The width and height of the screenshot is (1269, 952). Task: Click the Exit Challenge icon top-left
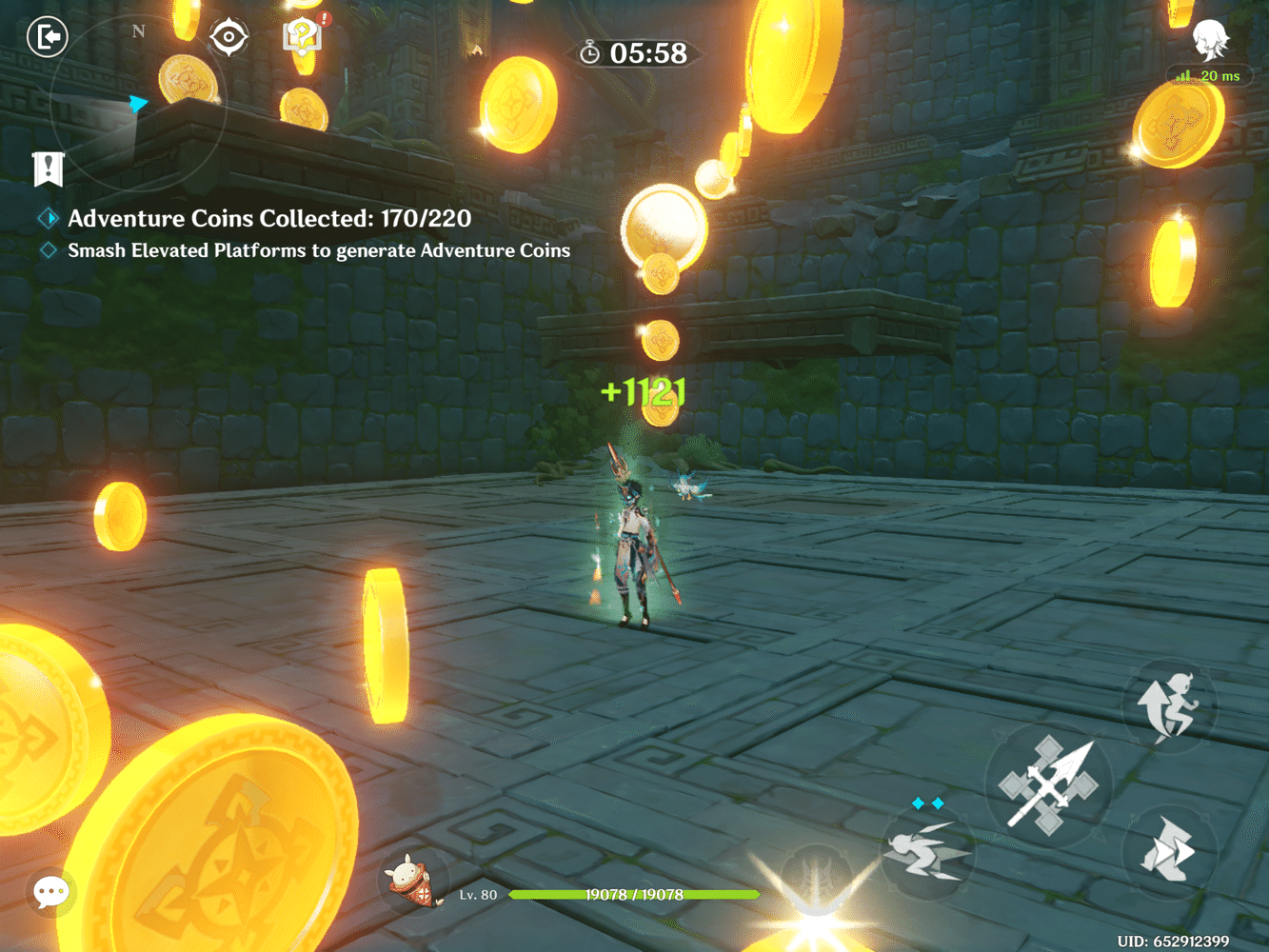[x=47, y=37]
